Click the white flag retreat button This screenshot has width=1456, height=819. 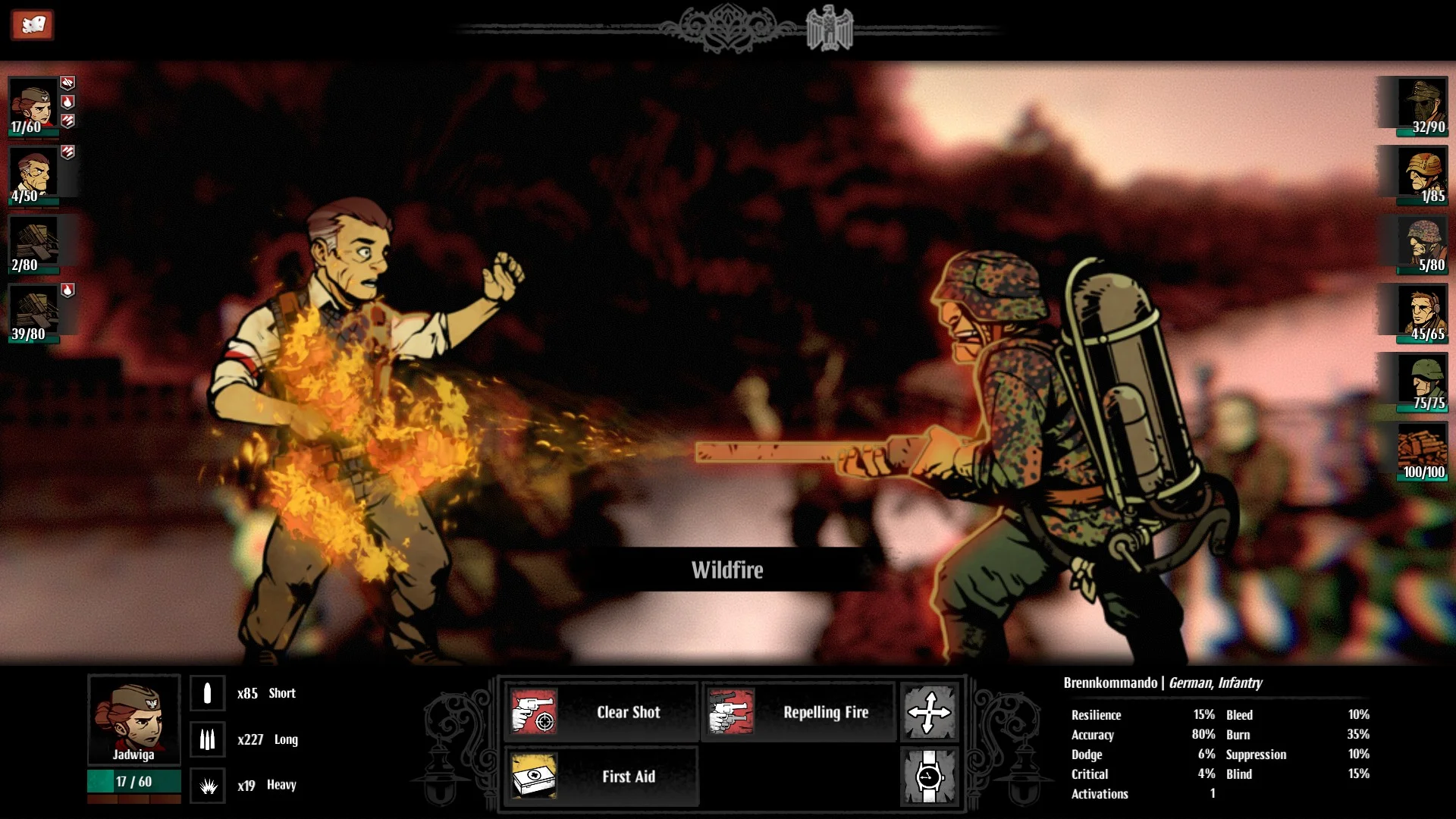(32, 25)
